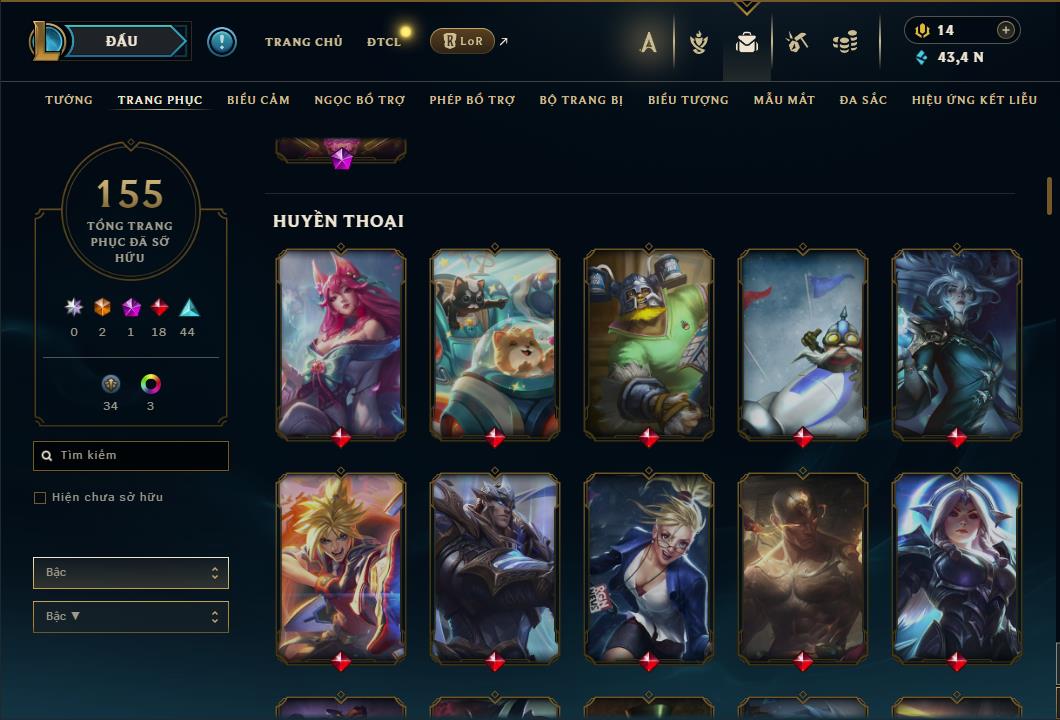1060x720 pixels.
Task: Open the exclamation mark notification icon
Action: tap(222, 42)
